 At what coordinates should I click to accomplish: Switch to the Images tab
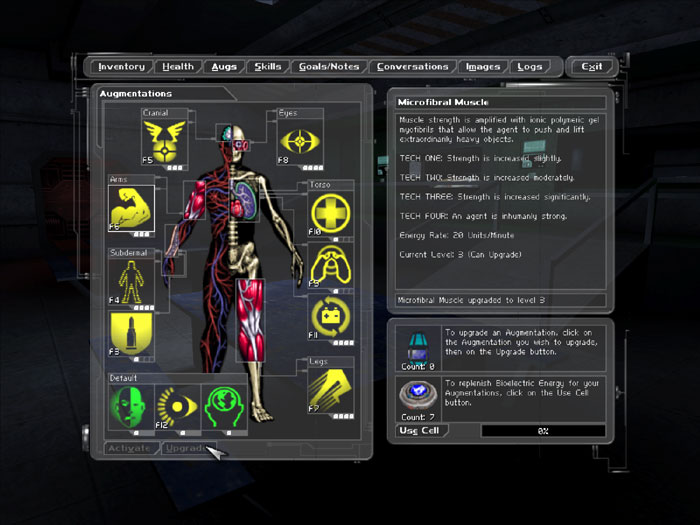483,67
